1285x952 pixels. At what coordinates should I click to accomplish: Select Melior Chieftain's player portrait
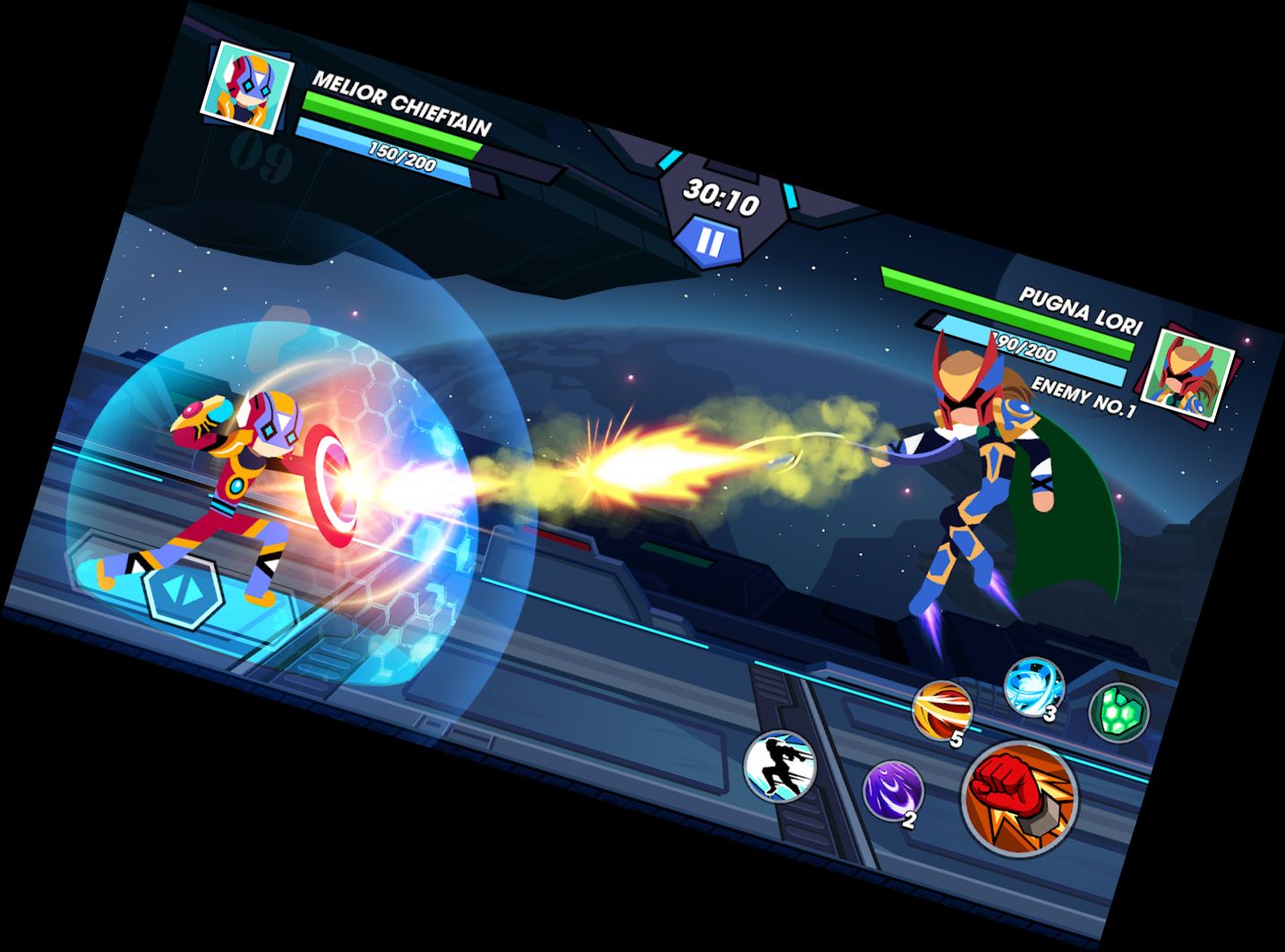pyautogui.click(x=246, y=82)
